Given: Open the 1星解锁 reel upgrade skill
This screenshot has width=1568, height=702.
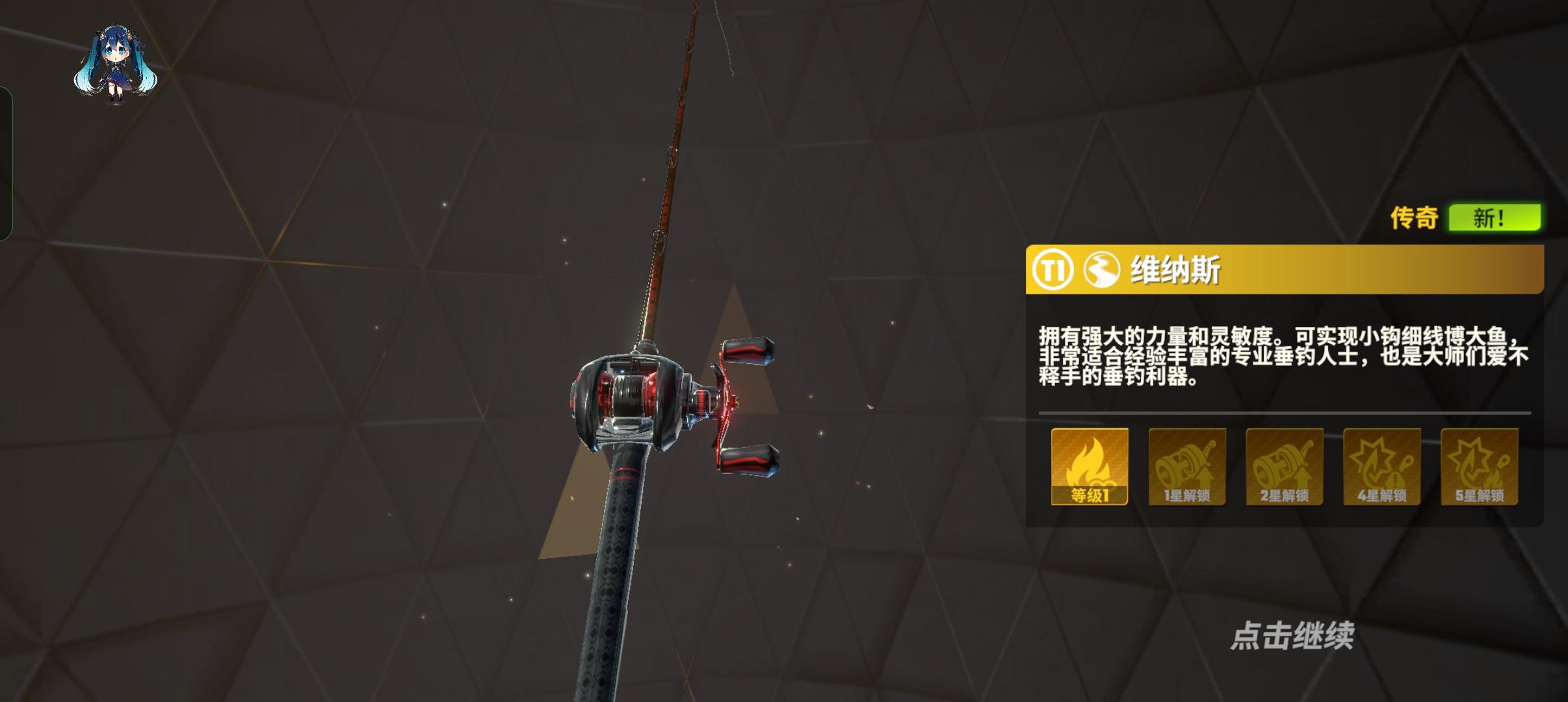Looking at the screenshot, I should [1187, 467].
